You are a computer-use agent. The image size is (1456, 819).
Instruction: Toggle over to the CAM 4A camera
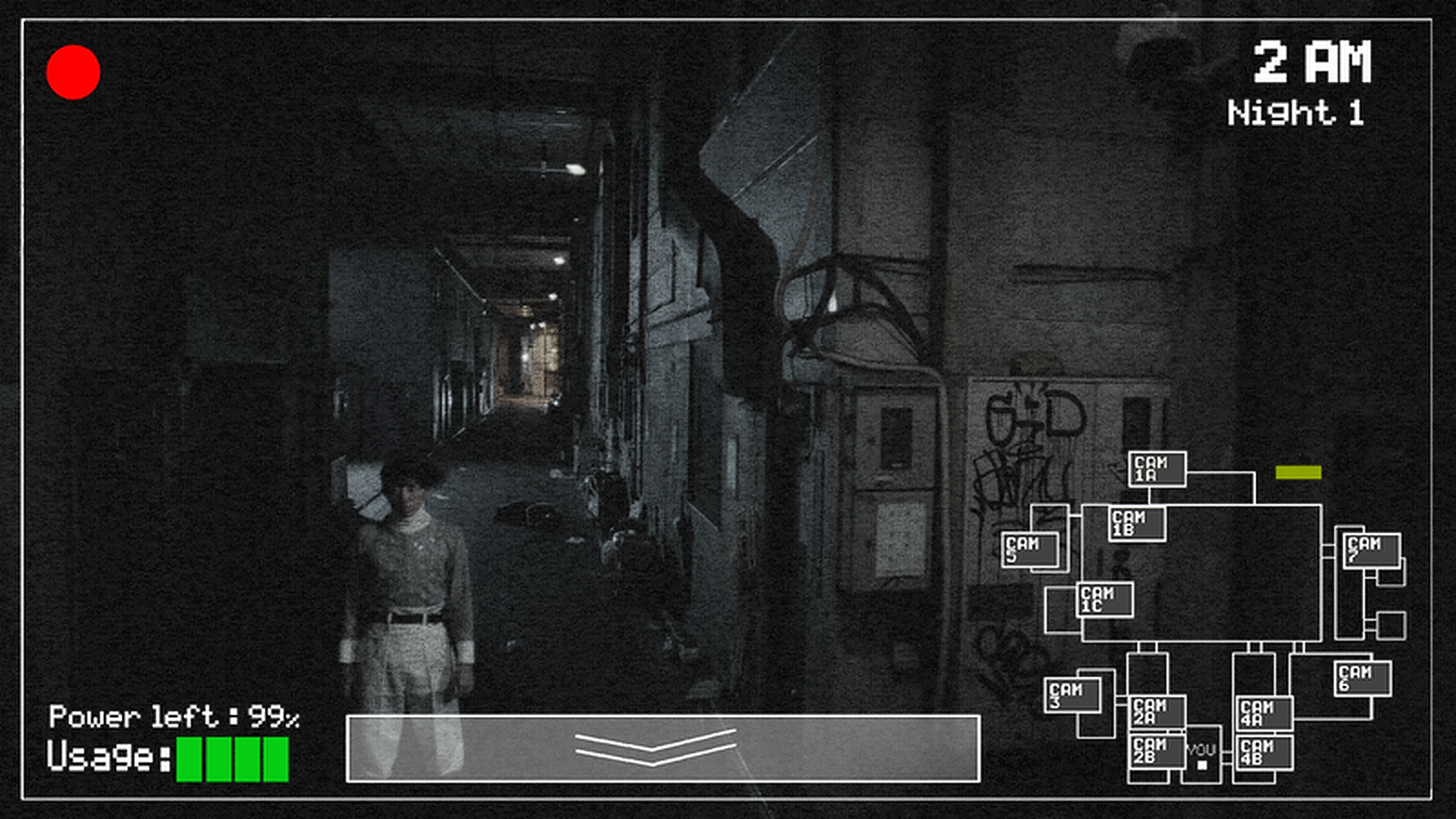point(1265,713)
